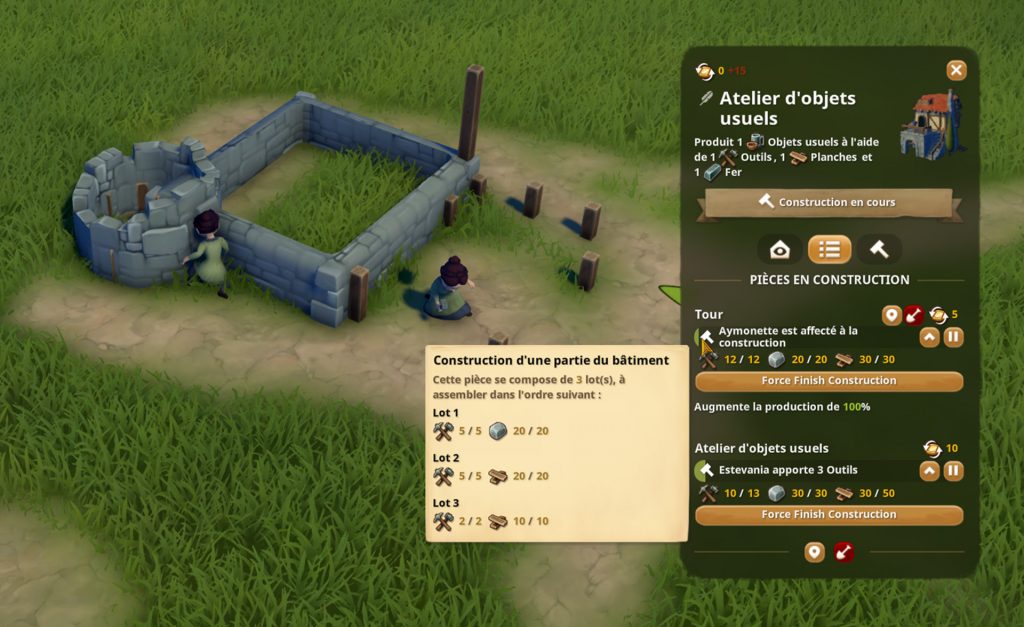
Task: Click the red arrow icon beside the Tour
Action: tap(914, 316)
